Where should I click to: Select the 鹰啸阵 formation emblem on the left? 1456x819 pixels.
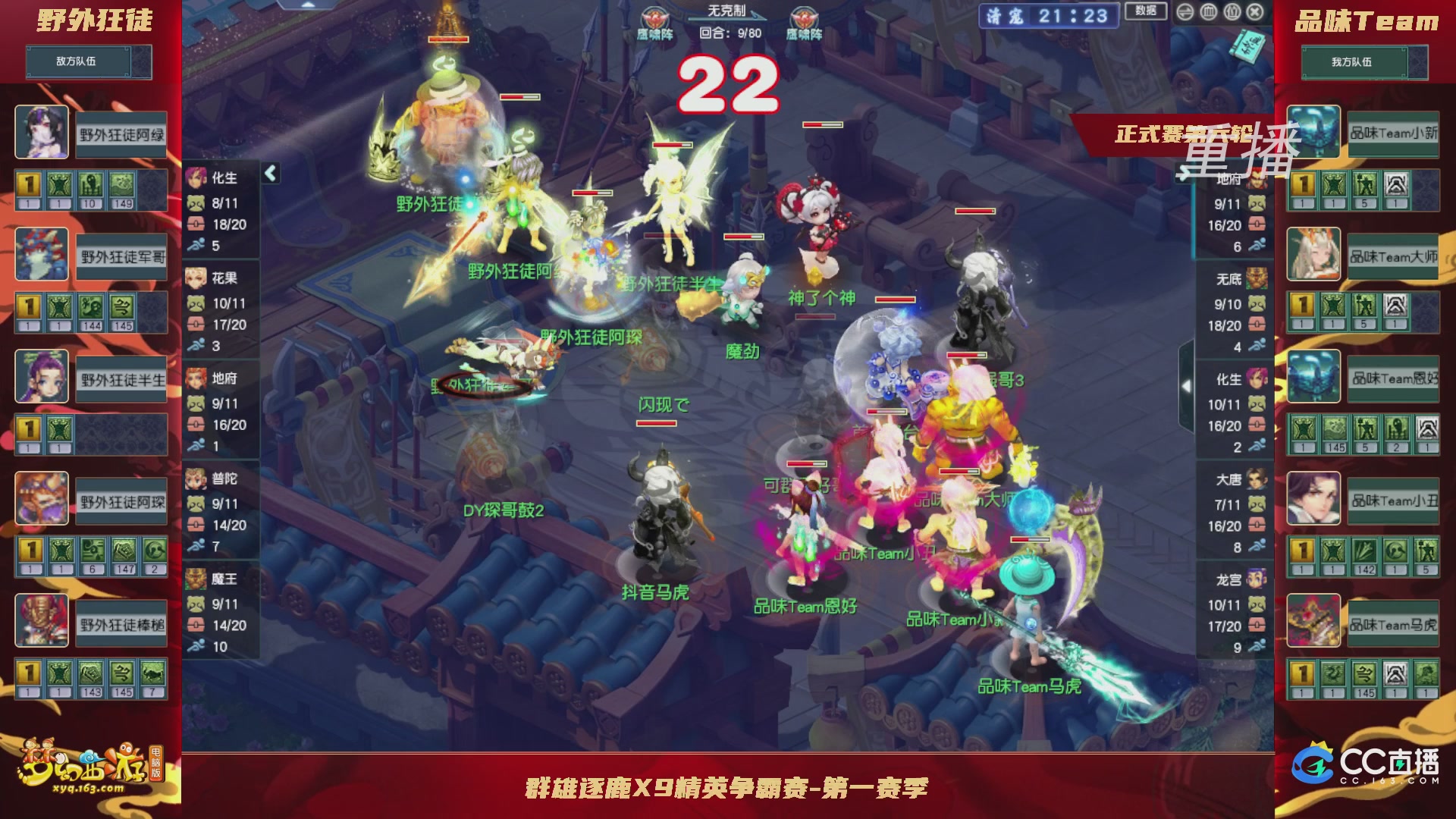pos(657,15)
